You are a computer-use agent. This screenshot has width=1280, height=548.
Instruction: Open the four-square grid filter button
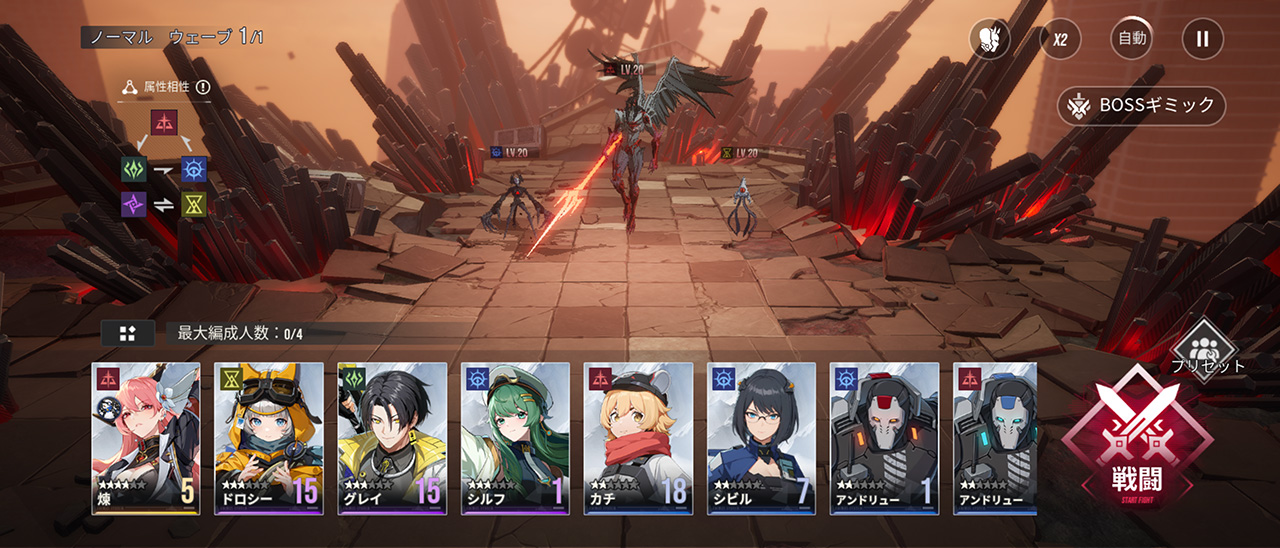(x=127, y=333)
